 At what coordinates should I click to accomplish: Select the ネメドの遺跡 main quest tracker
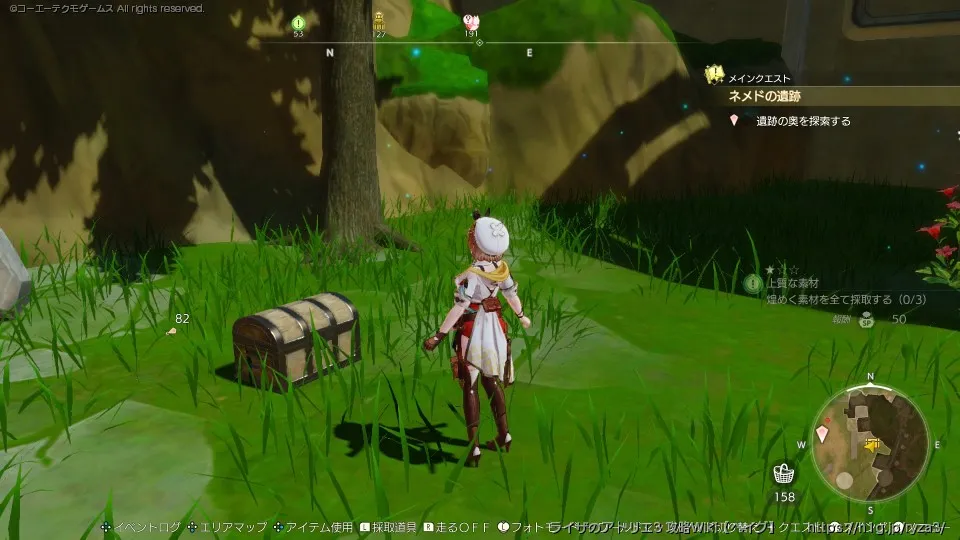(765, 96)
